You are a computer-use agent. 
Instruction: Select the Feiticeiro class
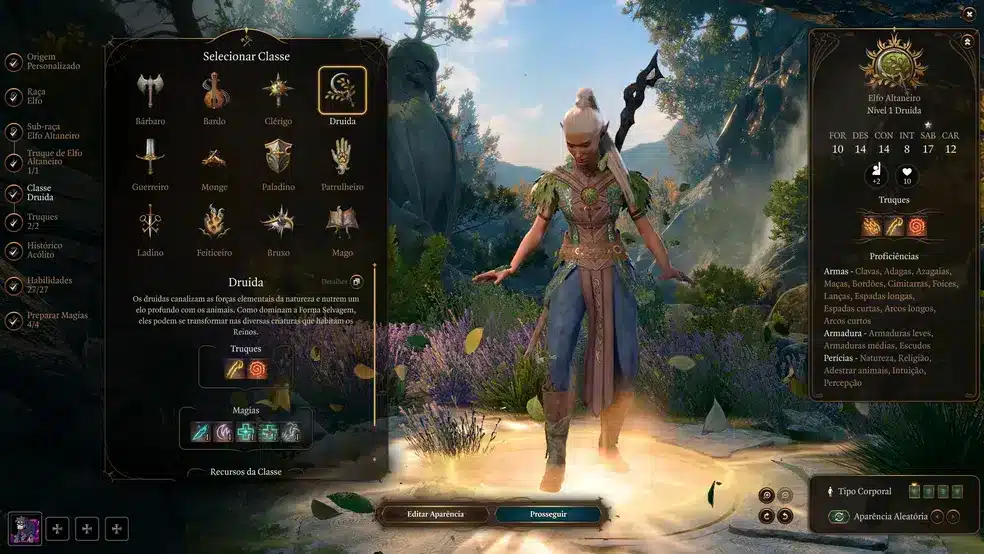pos(213,222)
